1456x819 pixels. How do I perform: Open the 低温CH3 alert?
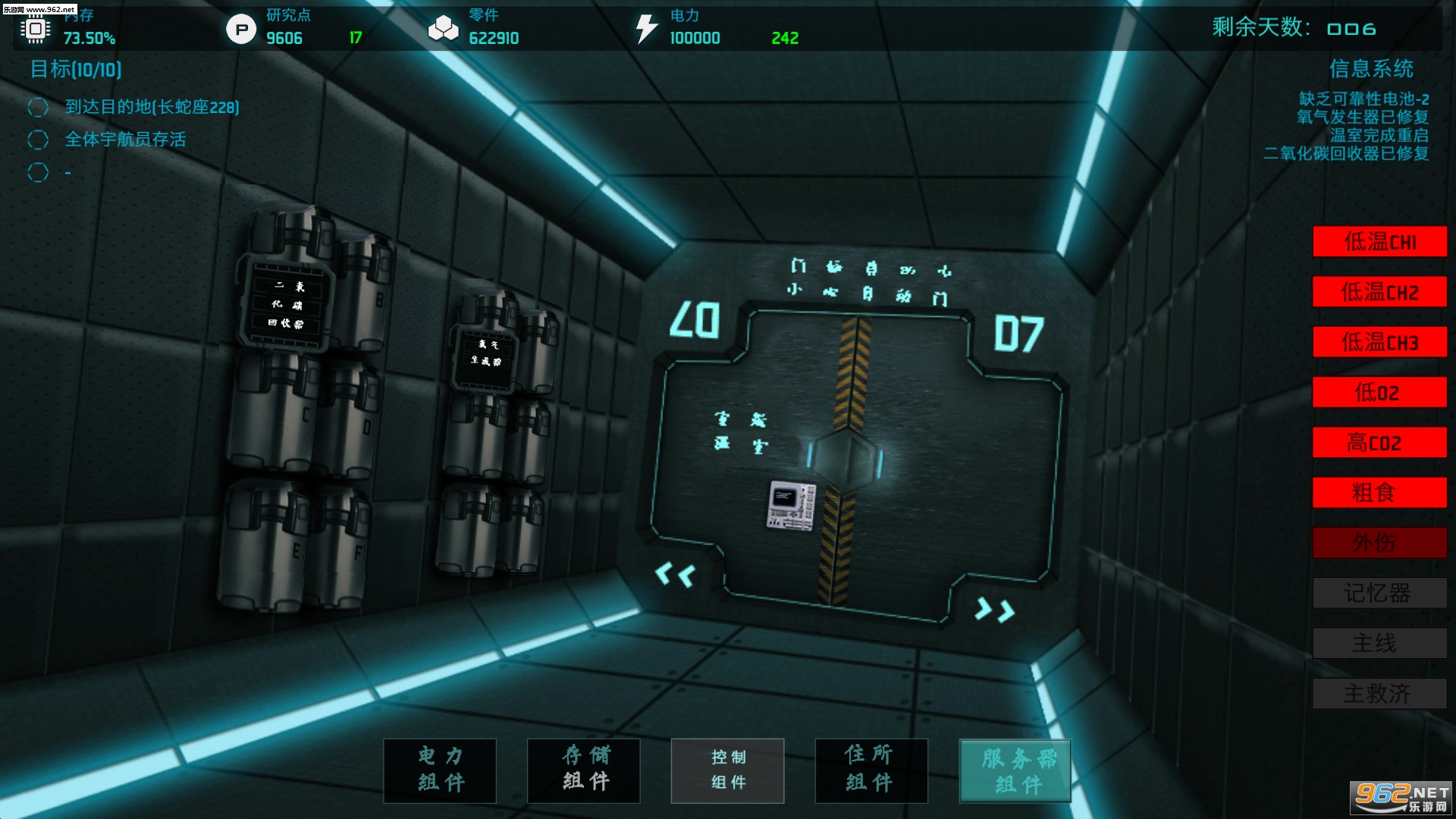(1379, 342)
